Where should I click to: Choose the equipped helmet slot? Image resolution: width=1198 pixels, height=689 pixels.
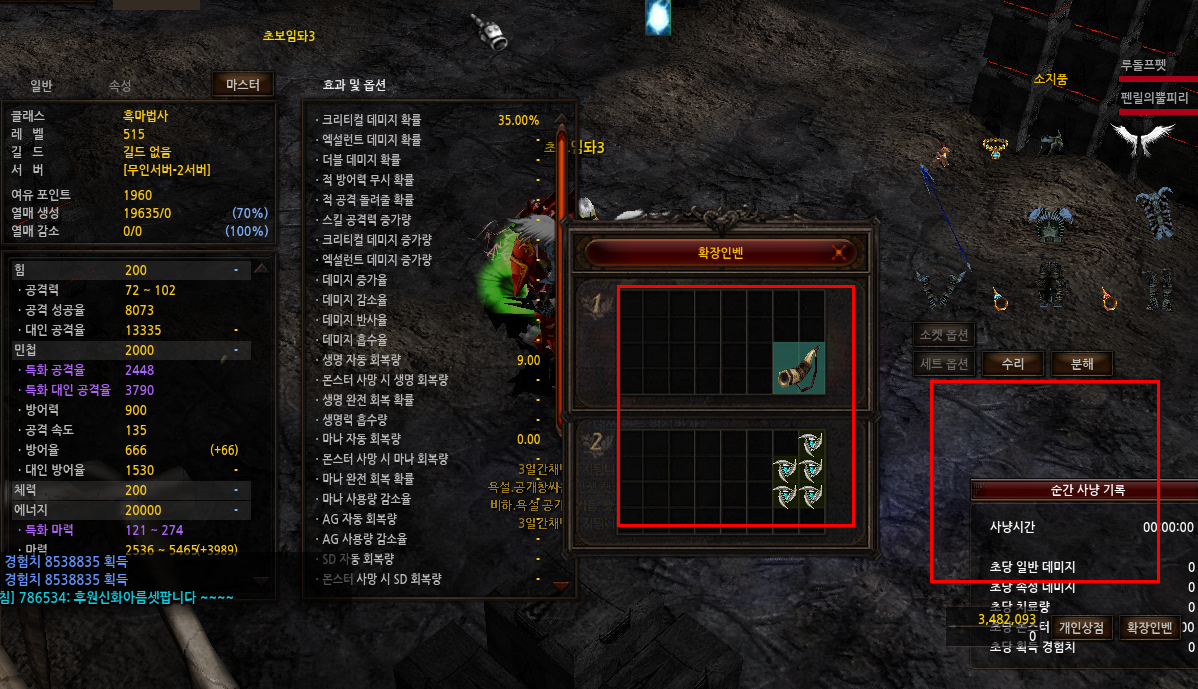[1050, 143]
